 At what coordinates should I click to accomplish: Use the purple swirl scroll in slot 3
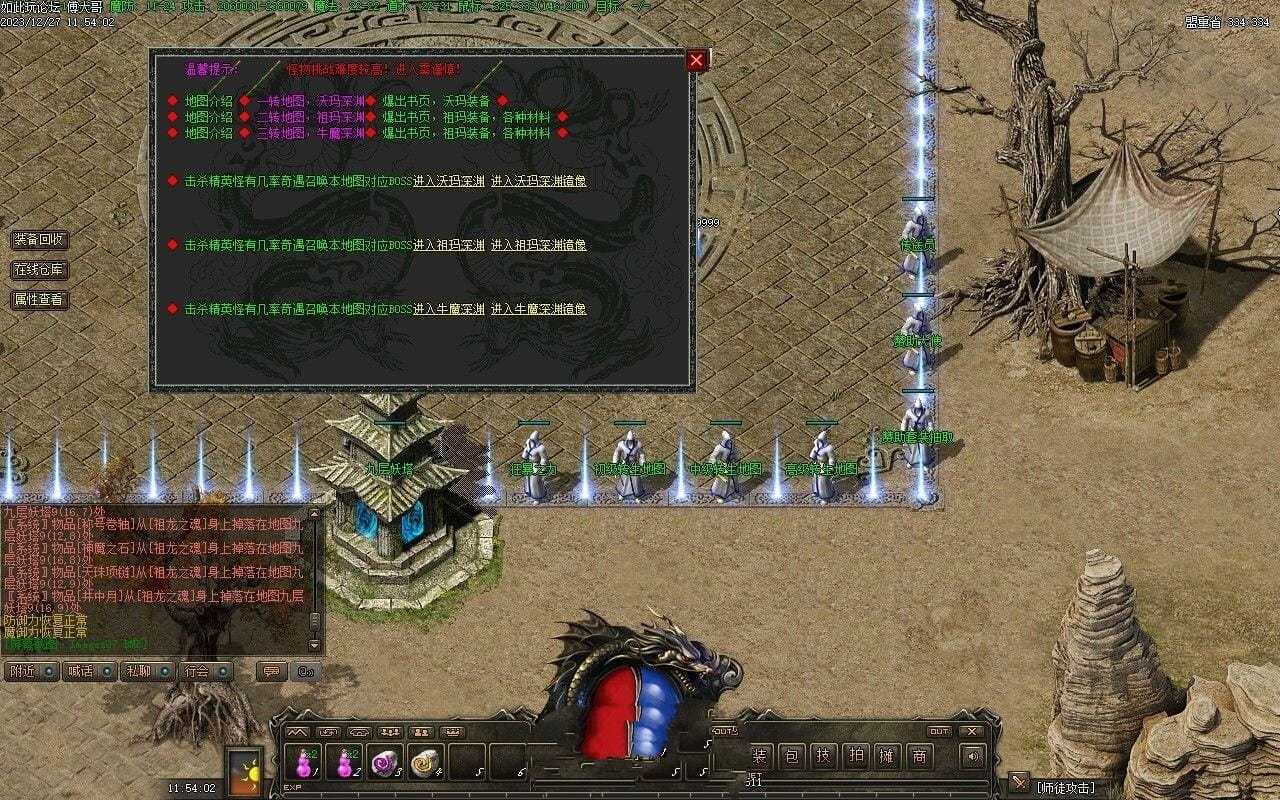(385, 763)
